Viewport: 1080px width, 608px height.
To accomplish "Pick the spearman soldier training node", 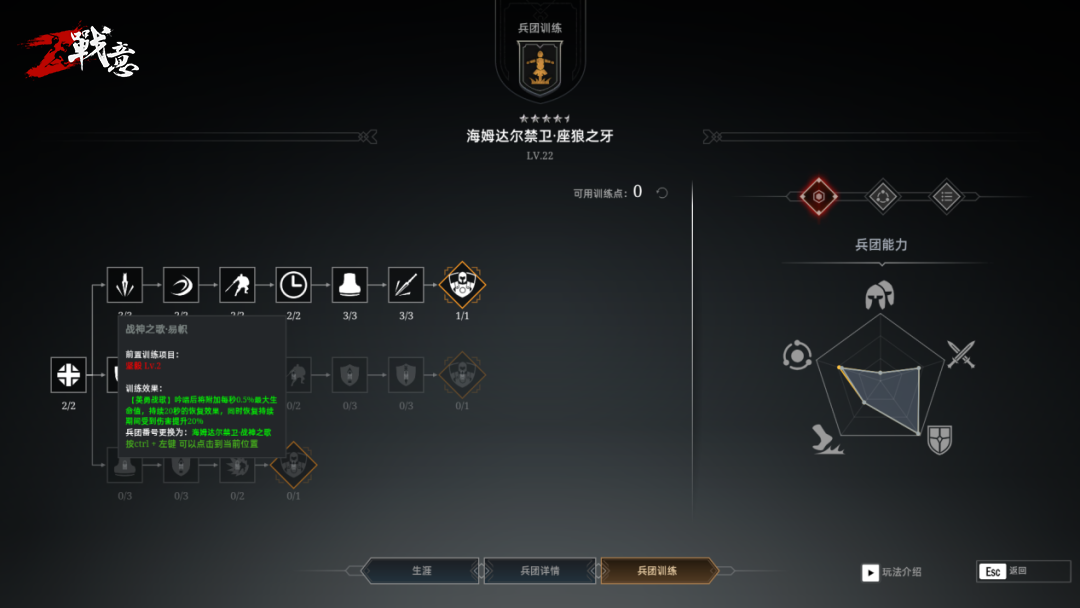I will coord(237,285).
